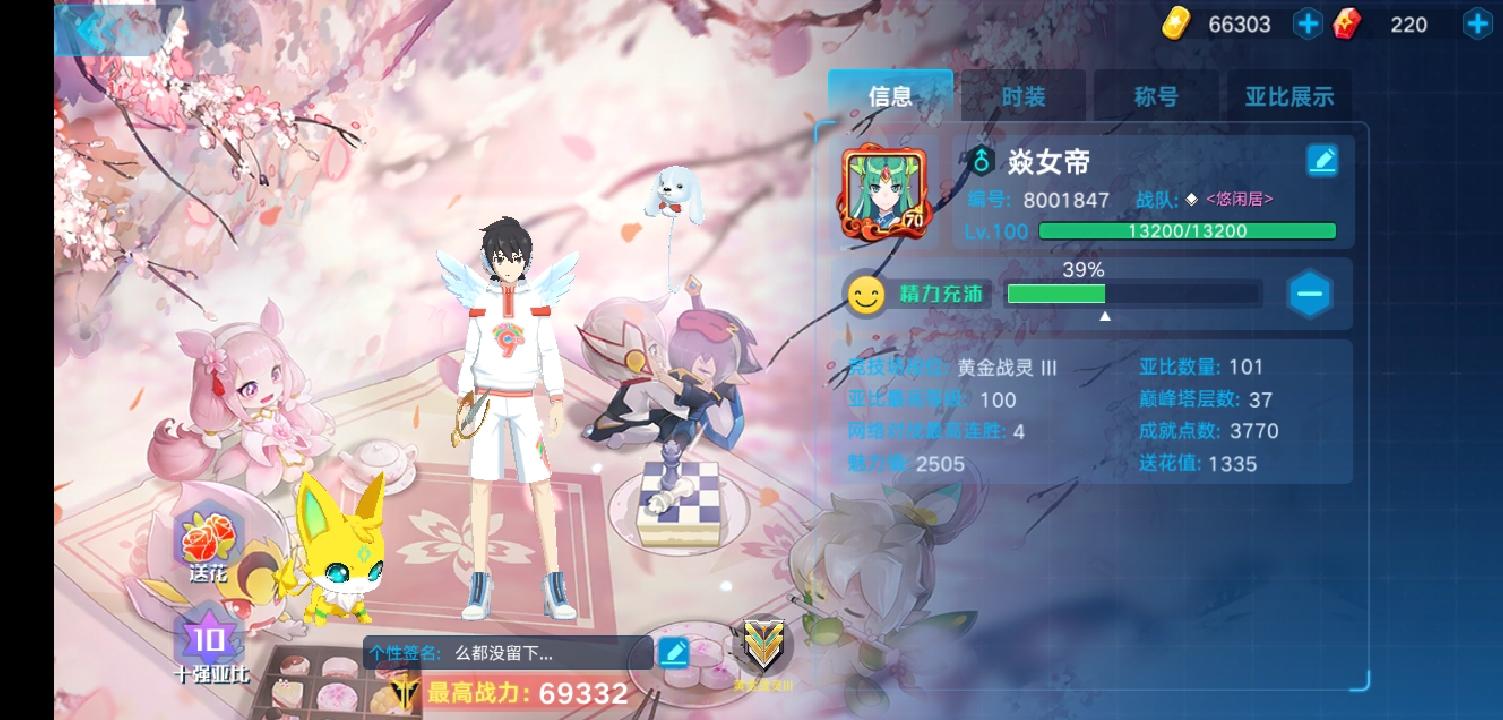Image resolution: width=1503 pixels, height=720 pixels.
Task: Collapse the energy panel with the minus button
Action: pyautogui.click(x=1310, y=294)
